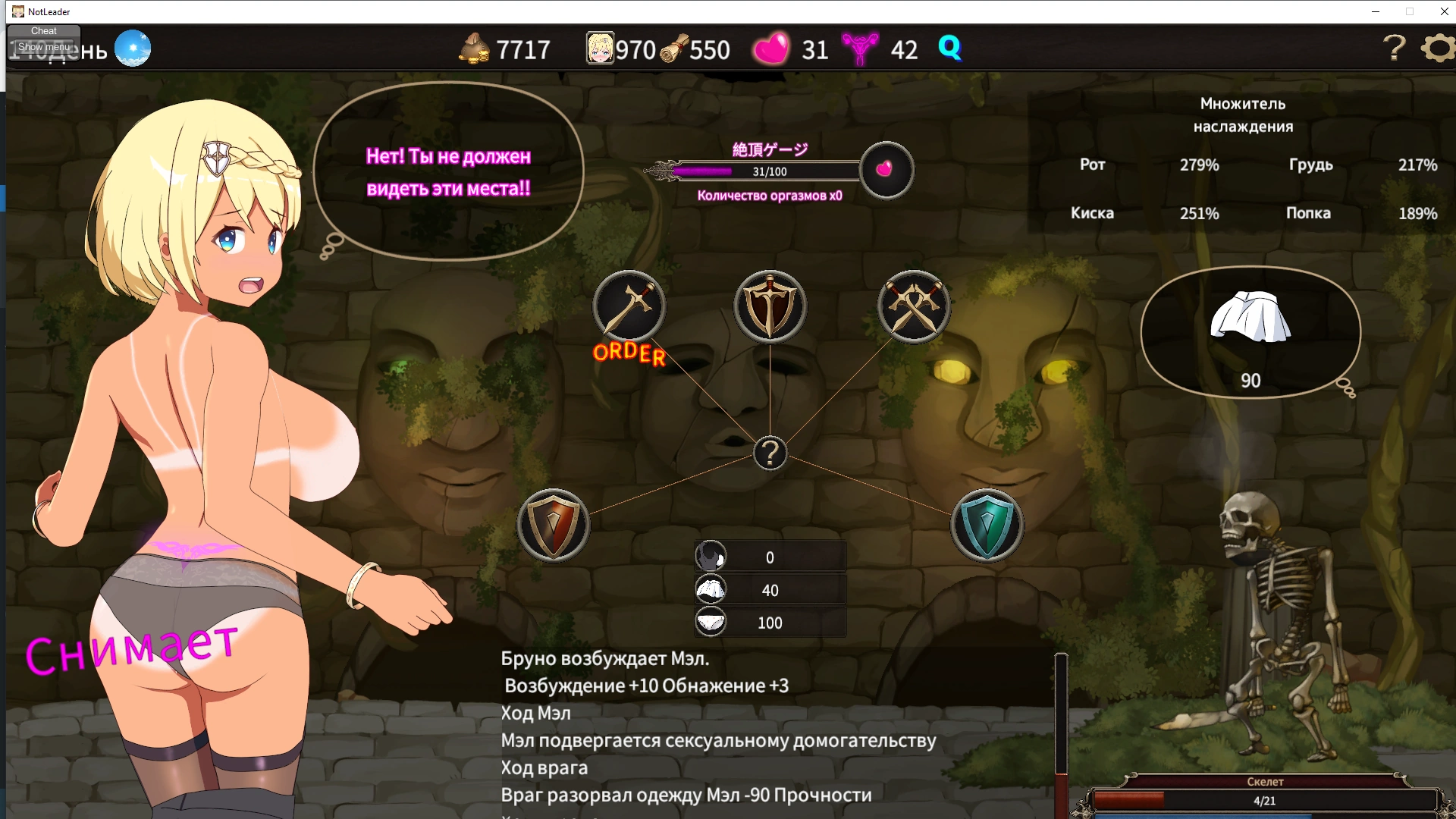Click the Cheat button
Screen dimensions: 1456x819
pos(44,31)
